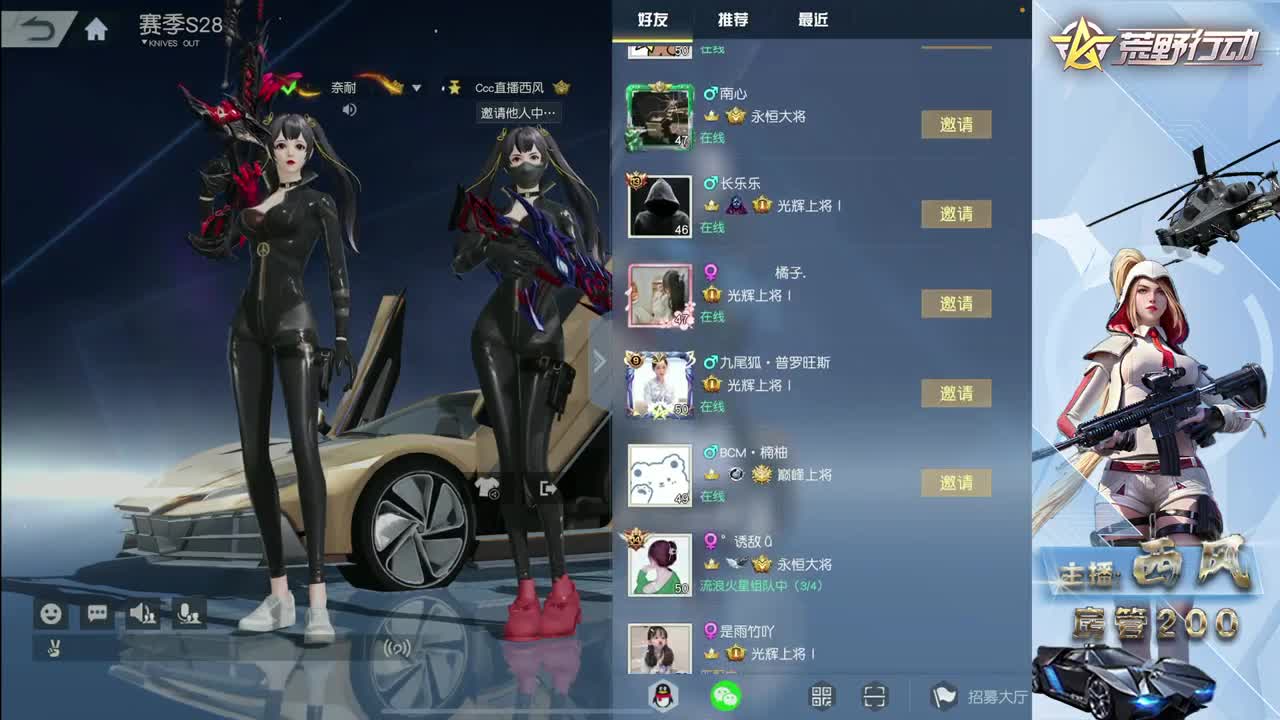Open the chat message window
1280x720 pixels.
(x=95, y=614)
